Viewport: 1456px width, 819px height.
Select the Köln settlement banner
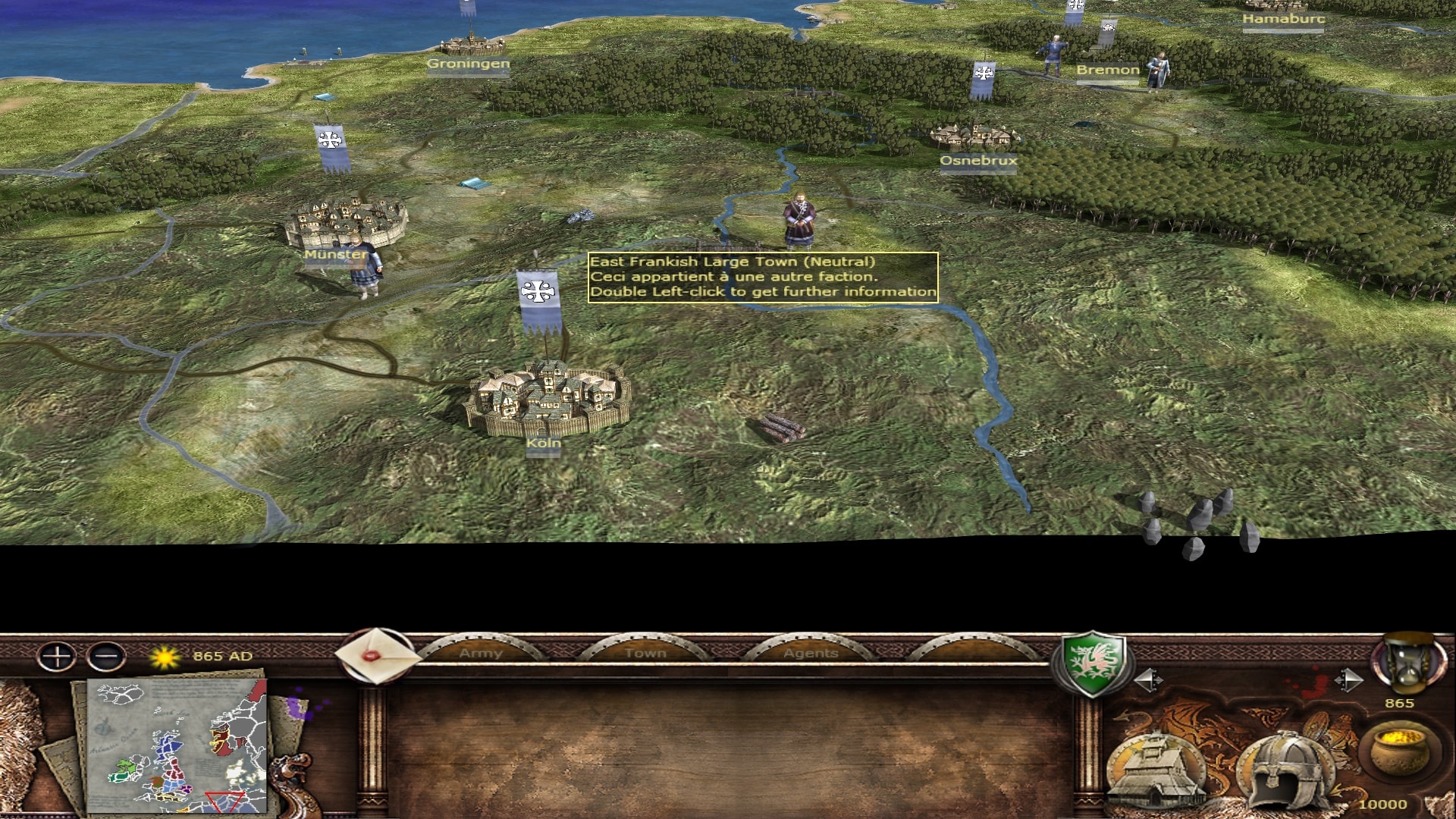(x=539, y=300)
